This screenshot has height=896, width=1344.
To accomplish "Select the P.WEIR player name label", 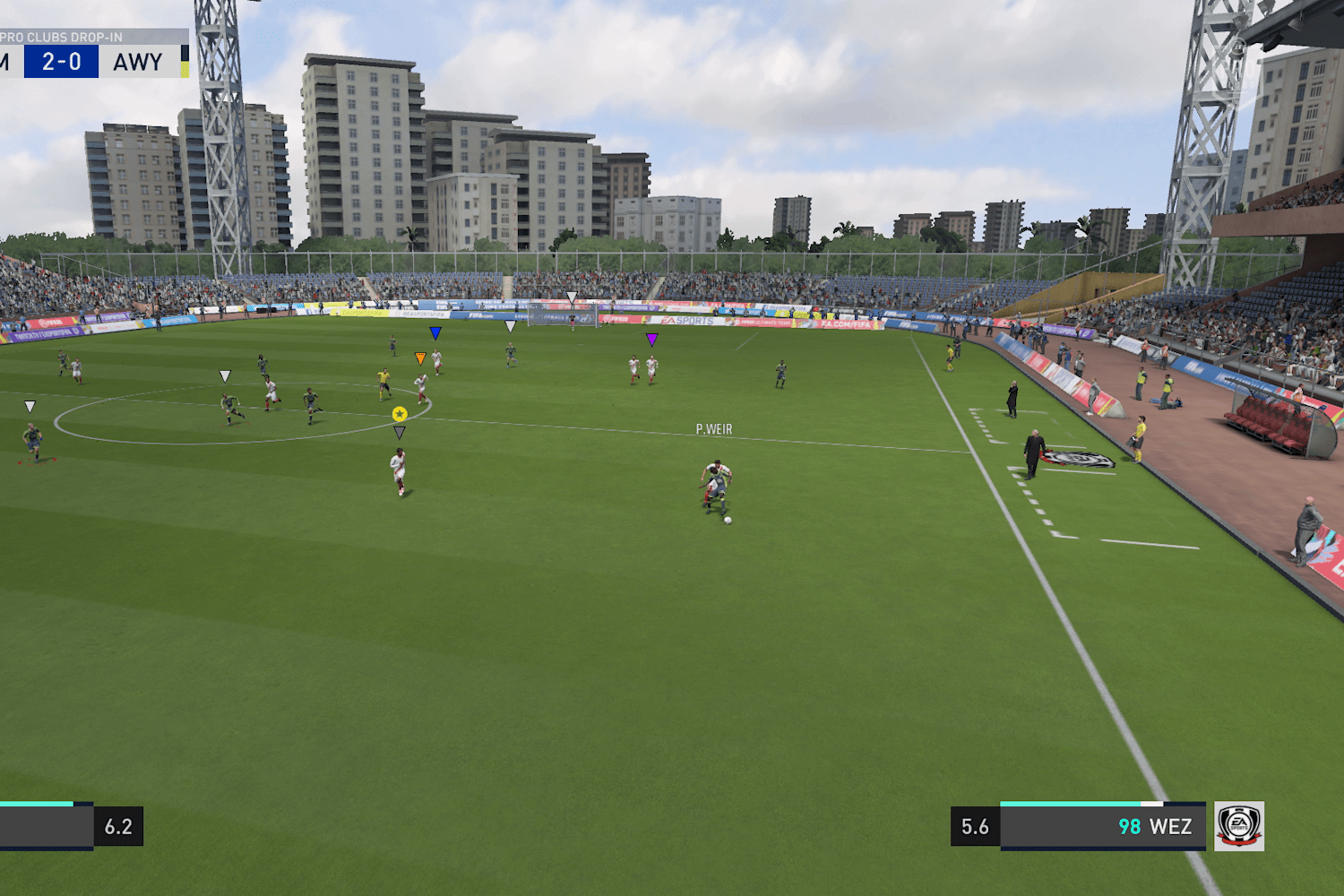I will pyautogui.click(x=714, y=429).
